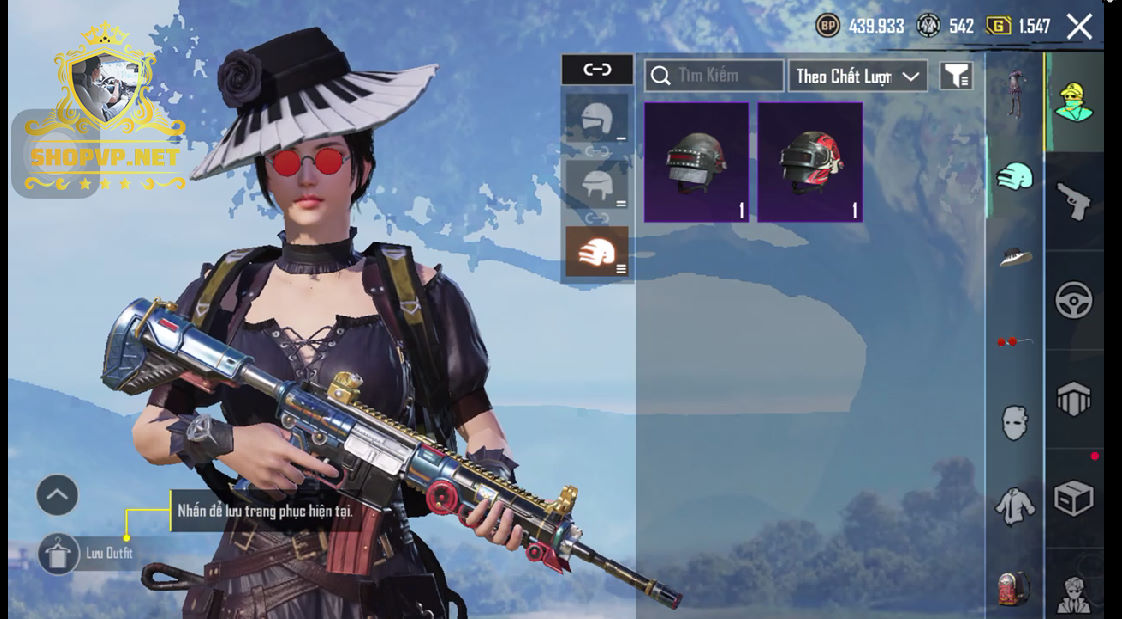The height and width of the screenshot is (619, 1122).
Task: Open the Theo Chất Lượng sort dropdown
Action: (x=858, y=76)
